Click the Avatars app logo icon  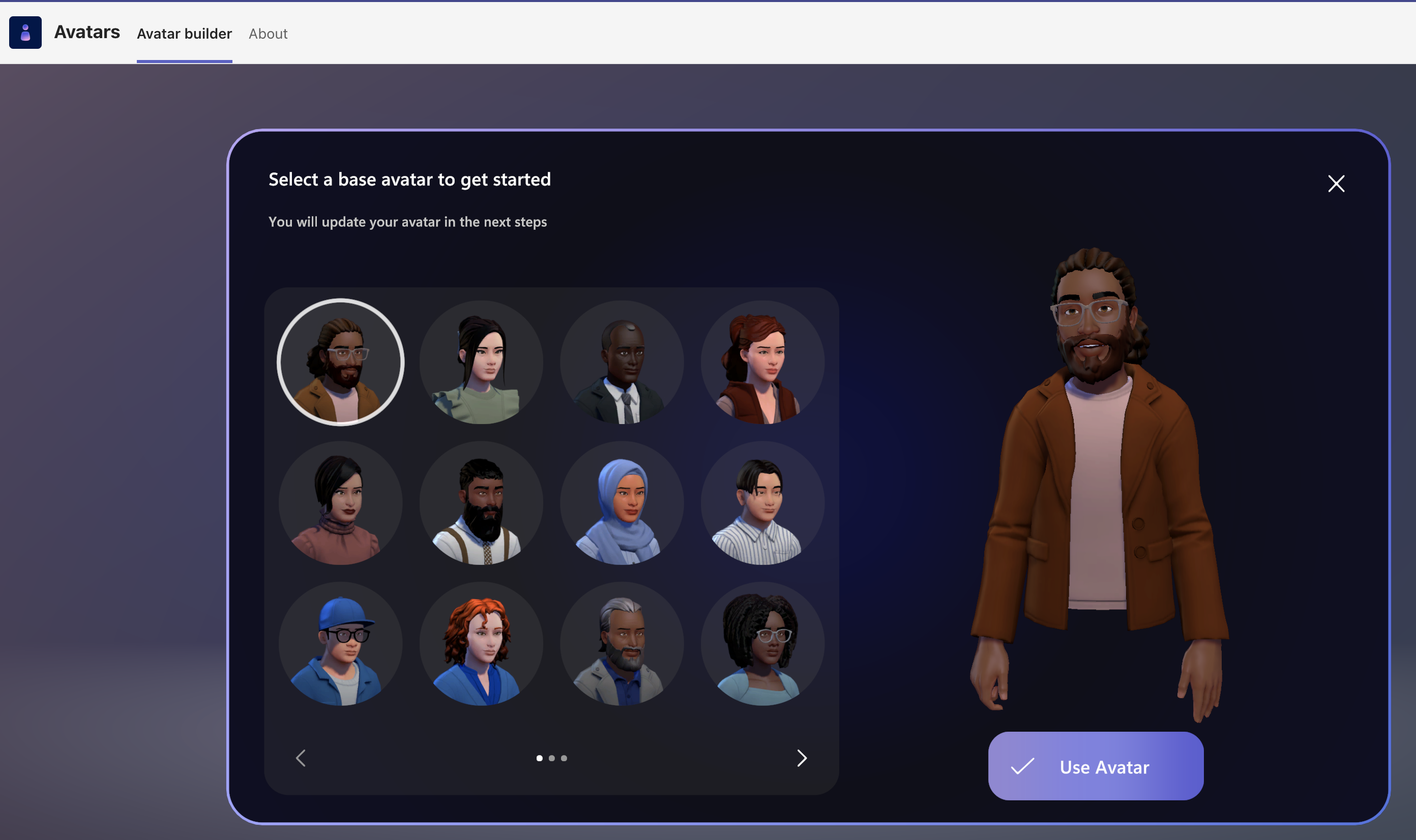25,32
